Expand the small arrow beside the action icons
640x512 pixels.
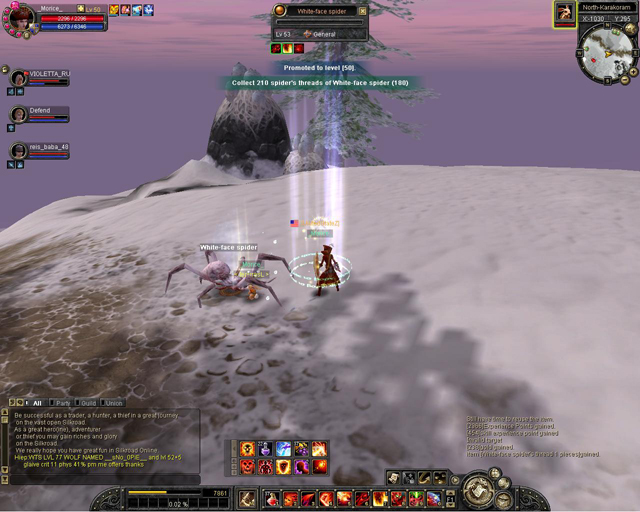[456, 479]
